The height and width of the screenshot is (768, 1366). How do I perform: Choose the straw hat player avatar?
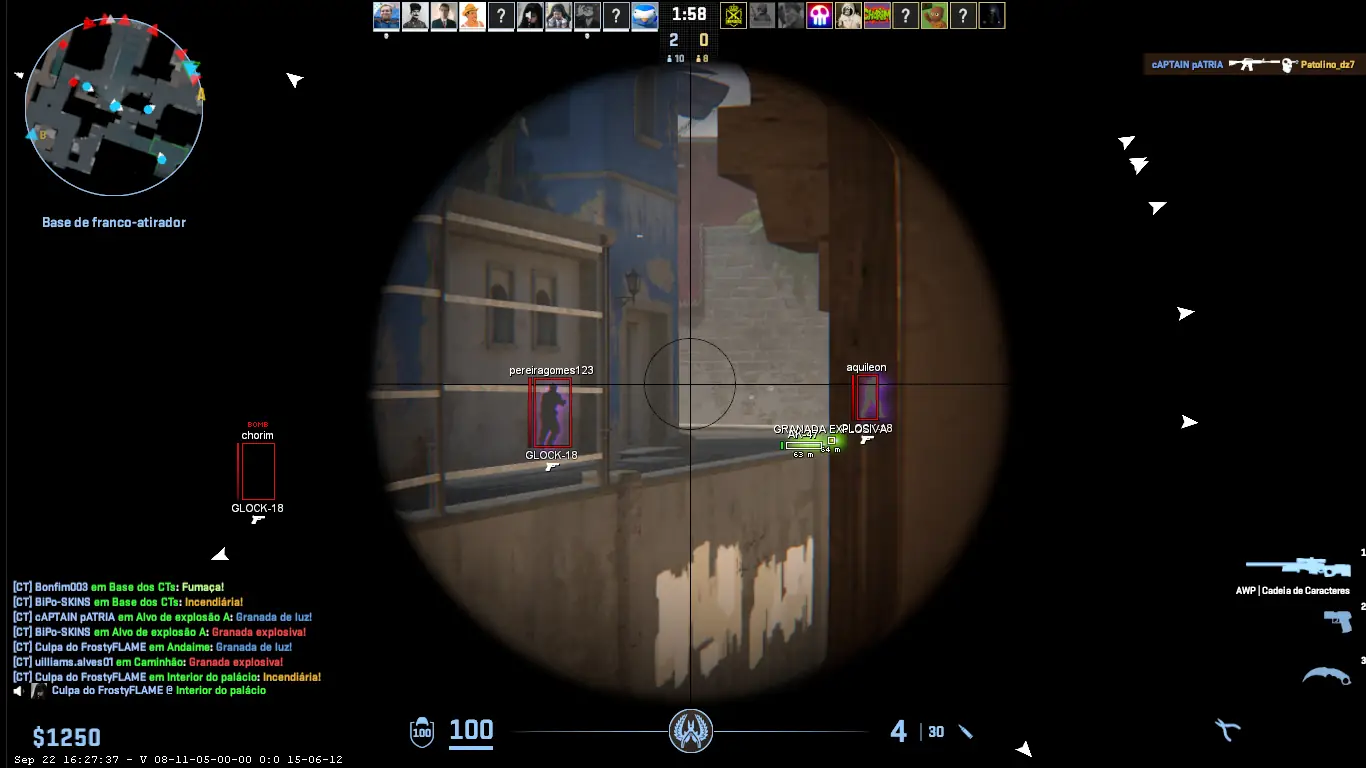(472, 15)
